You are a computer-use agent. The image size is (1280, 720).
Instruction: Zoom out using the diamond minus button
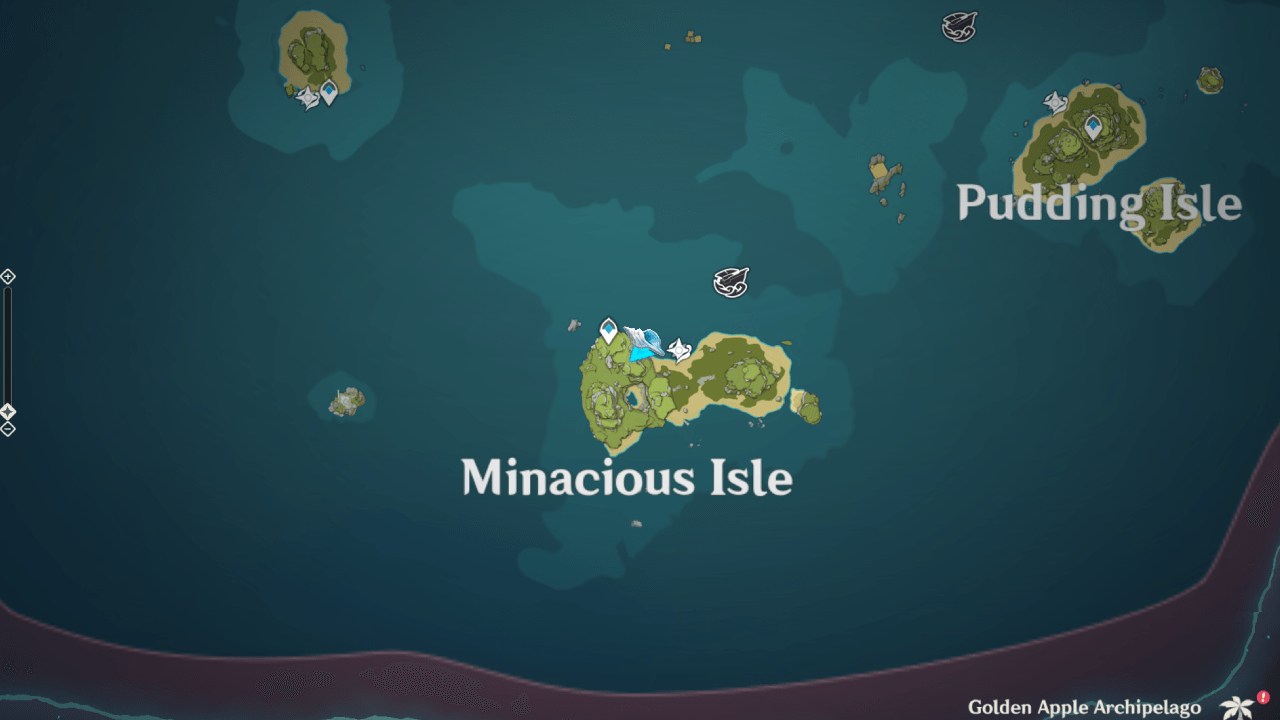(x=7, y=428)
